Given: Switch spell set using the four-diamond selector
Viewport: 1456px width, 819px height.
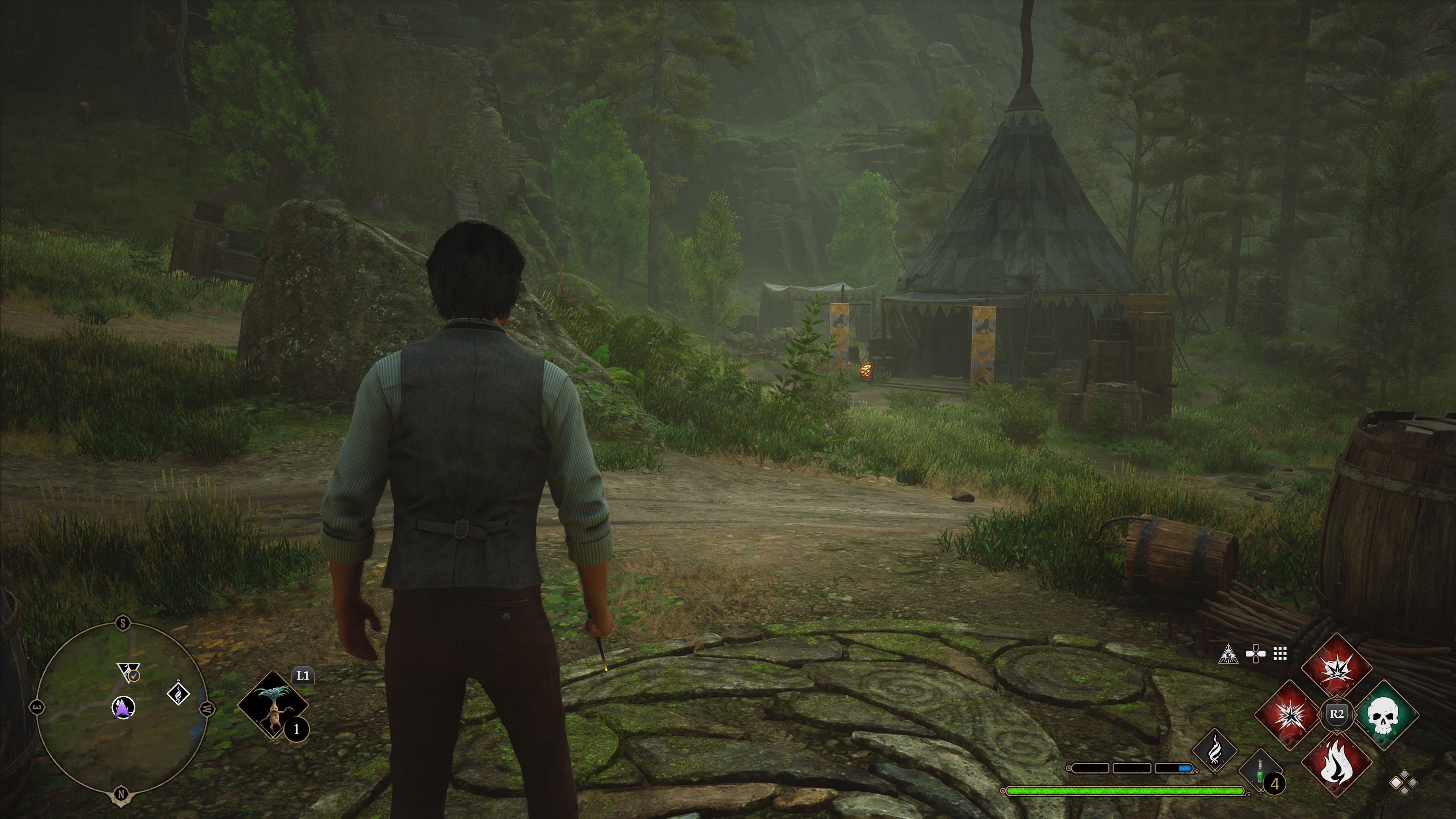Looking at the screenshot, I should click(1403, 783).
